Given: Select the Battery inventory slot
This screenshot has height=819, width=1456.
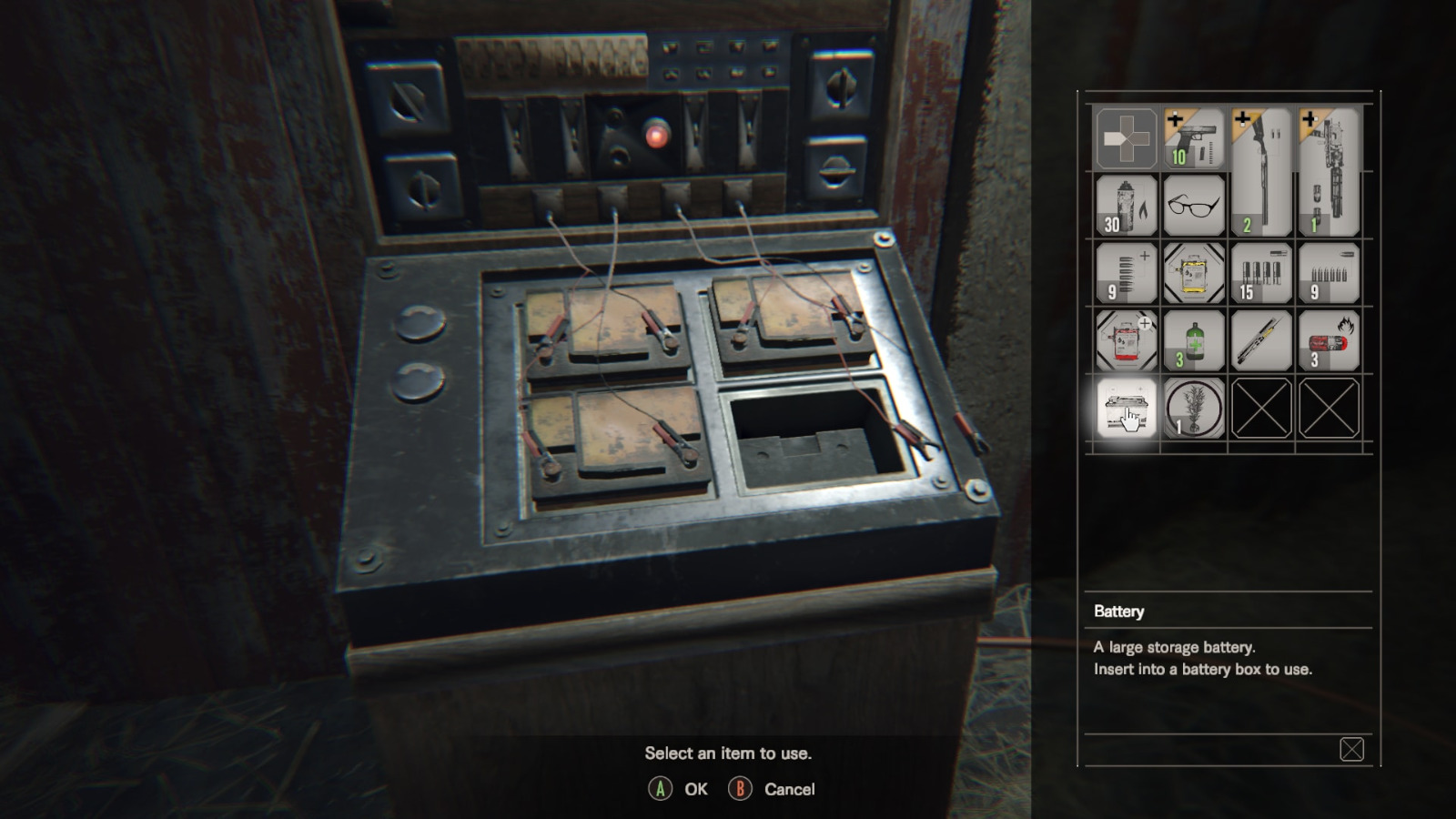Looking at the screenshot, I should (x=1127, y=408).
